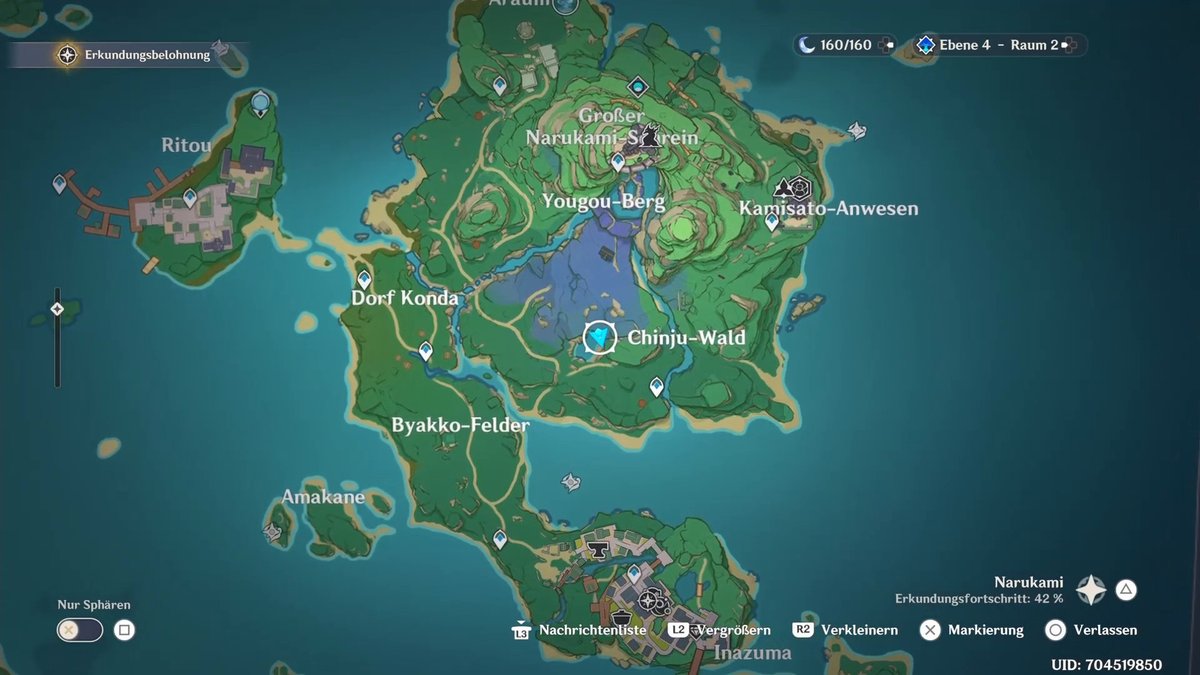Screen dimensions: 1200x675
Task: Select the cooking pot icon in Inazuma city
Action: pyautogui.click(x=622, y=617)
